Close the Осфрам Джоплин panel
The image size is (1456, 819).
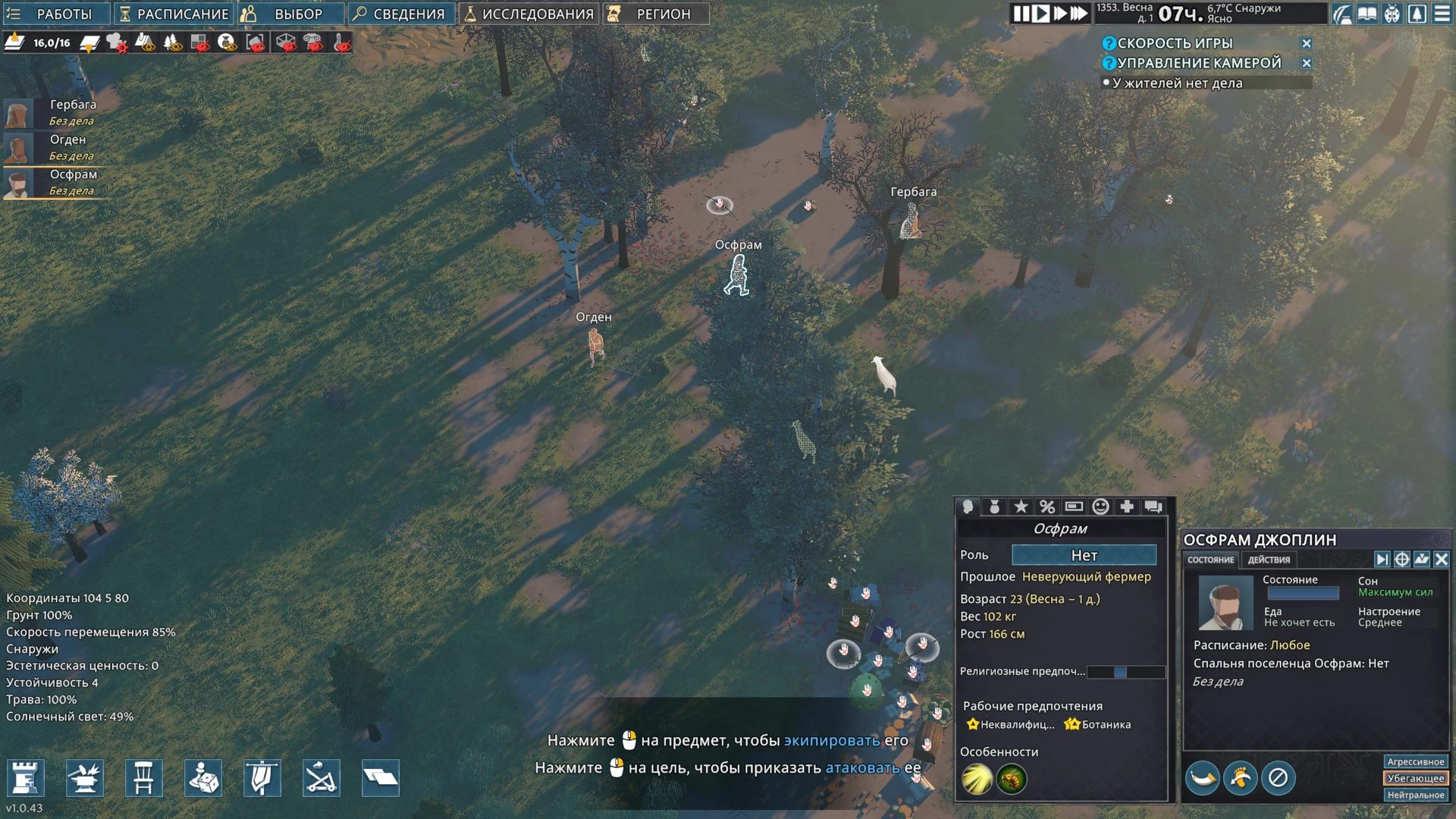pos(1441,560)
